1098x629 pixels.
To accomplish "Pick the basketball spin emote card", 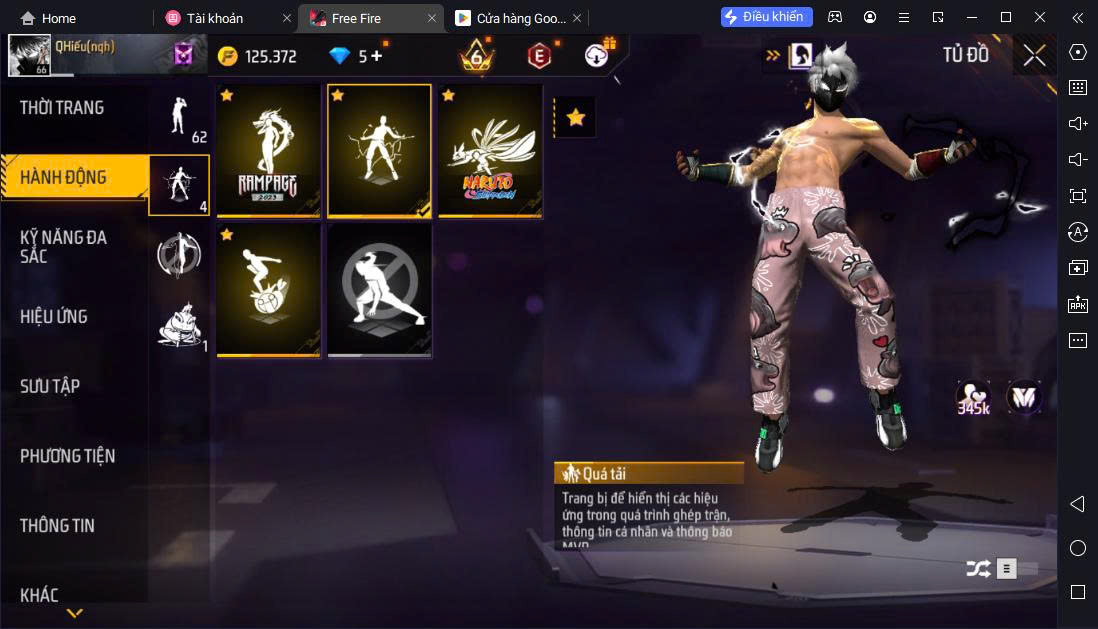I will pos(268,290).
